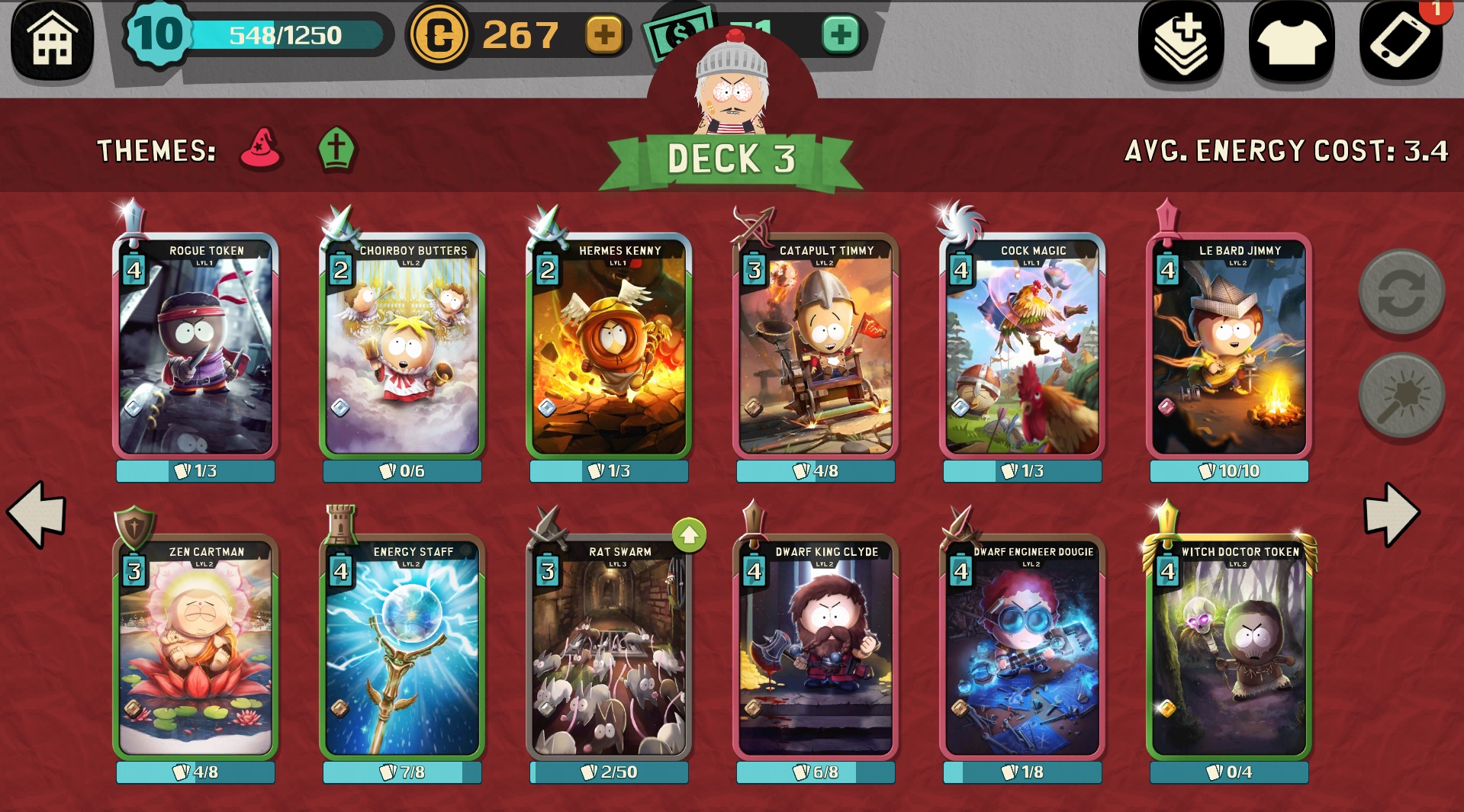1464x812 pixels.
Task: Pick the Hermes Kenny card
Action: tap(609, 347)
